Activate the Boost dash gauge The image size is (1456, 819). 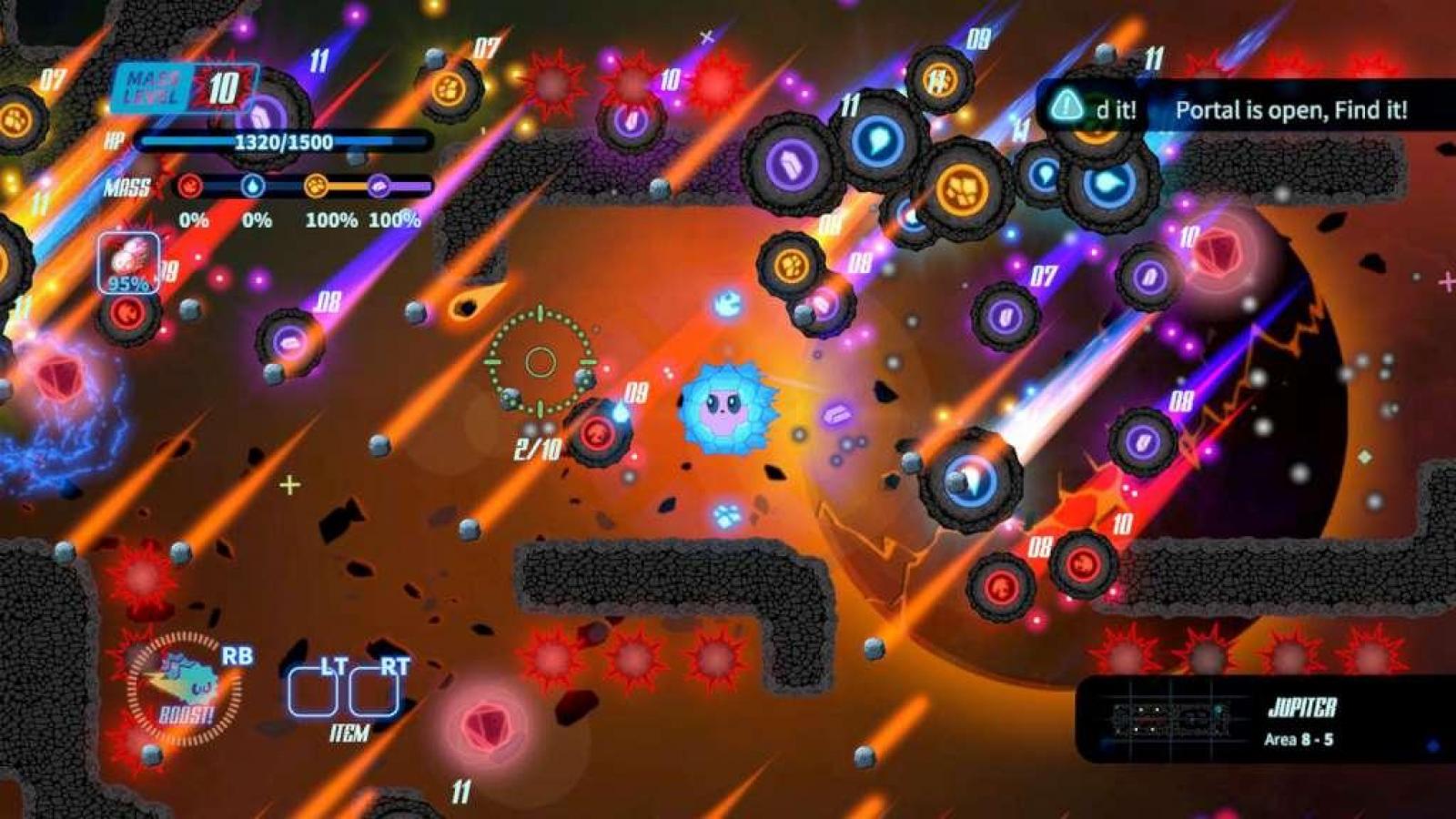pyautogui.click(x=185, y=689)
